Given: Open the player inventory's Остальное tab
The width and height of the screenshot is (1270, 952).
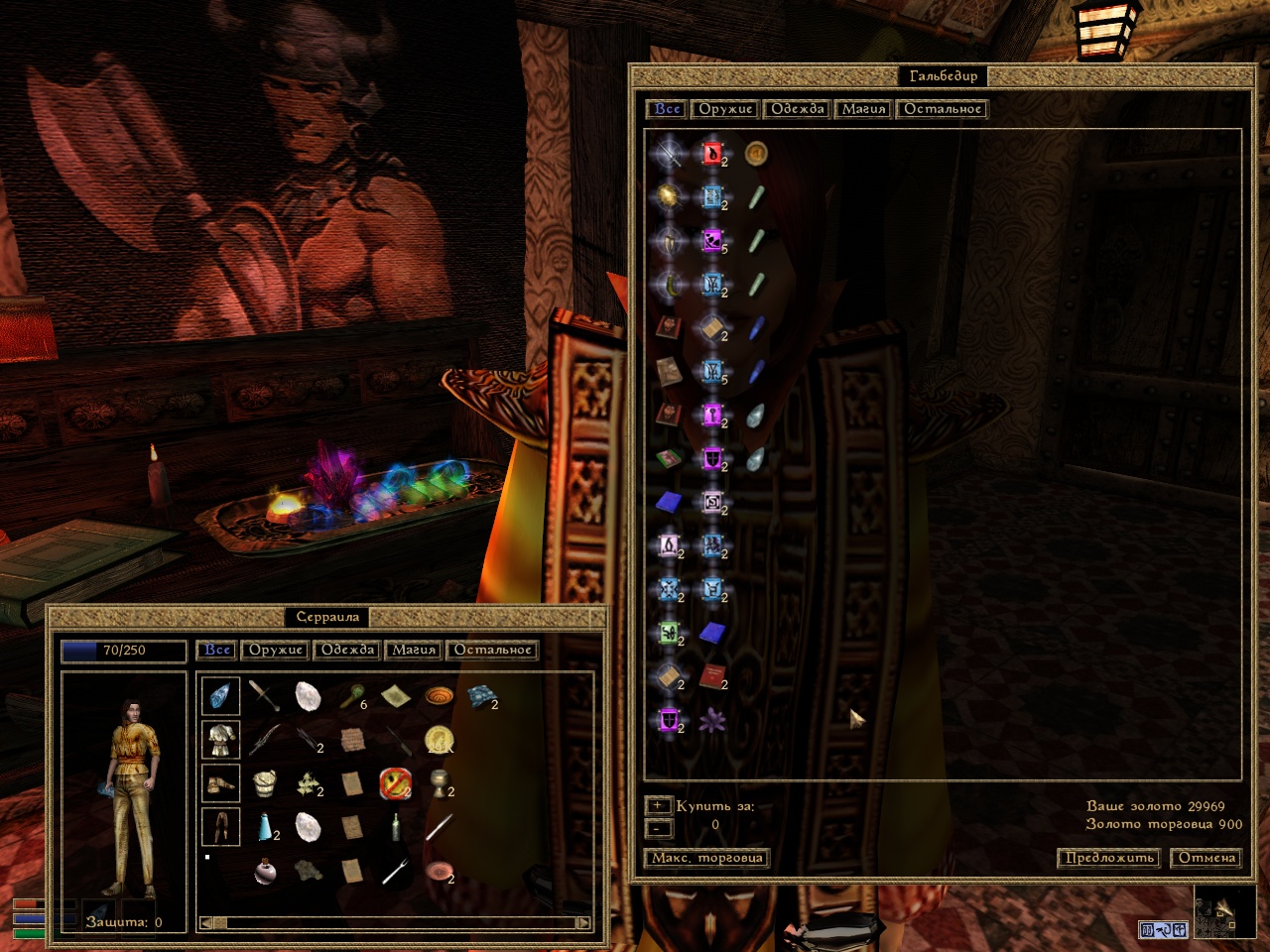Looking at the screenshot, I should [493, 650].
